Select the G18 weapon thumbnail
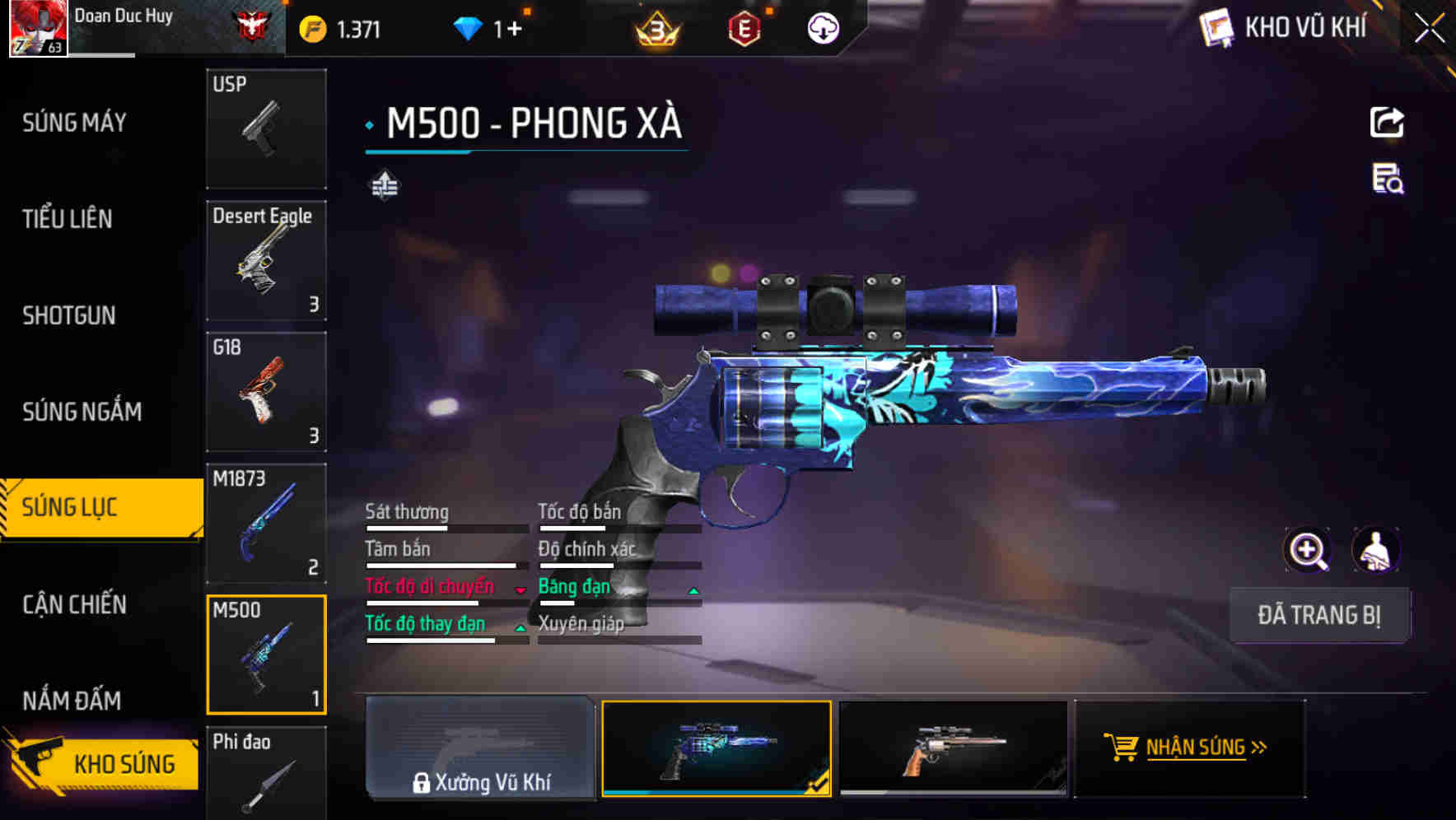The width and height of the screenshot is (1456, 820). point(266,392)
